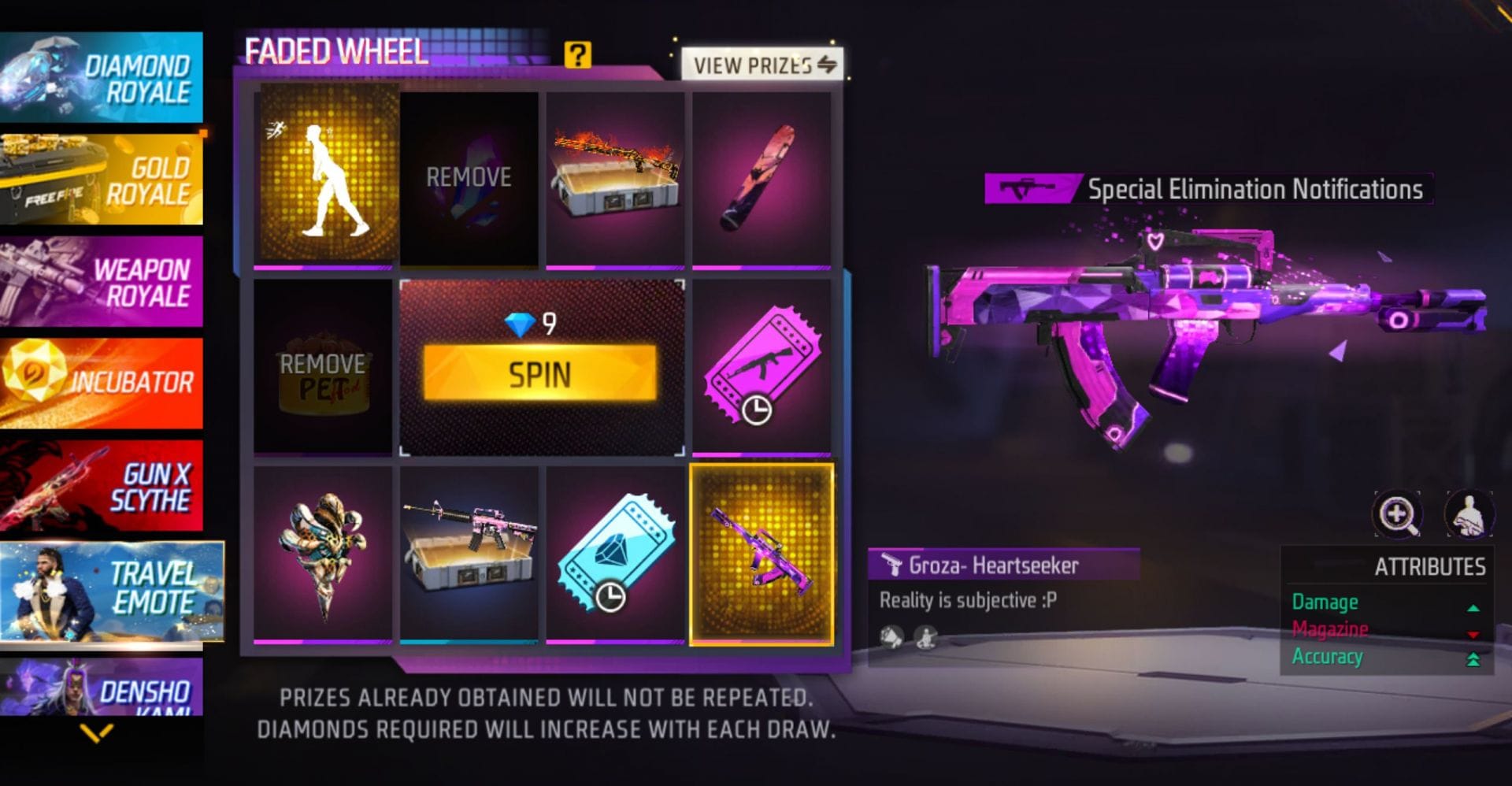Open the View Prizes list

click(761, 65)
